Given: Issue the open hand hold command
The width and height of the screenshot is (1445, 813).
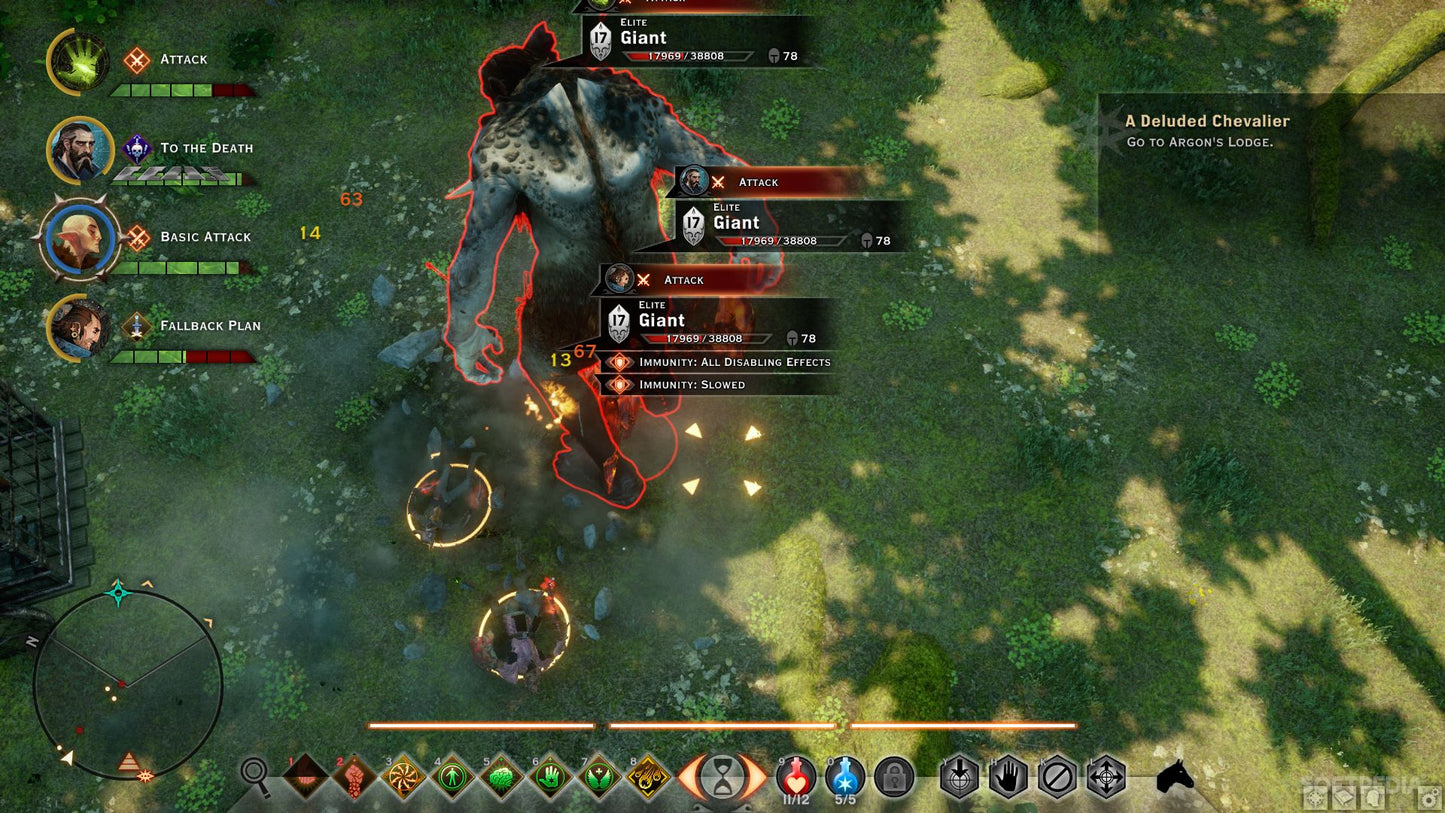Looking at the screenshot, I should (x=1008, y=777).
